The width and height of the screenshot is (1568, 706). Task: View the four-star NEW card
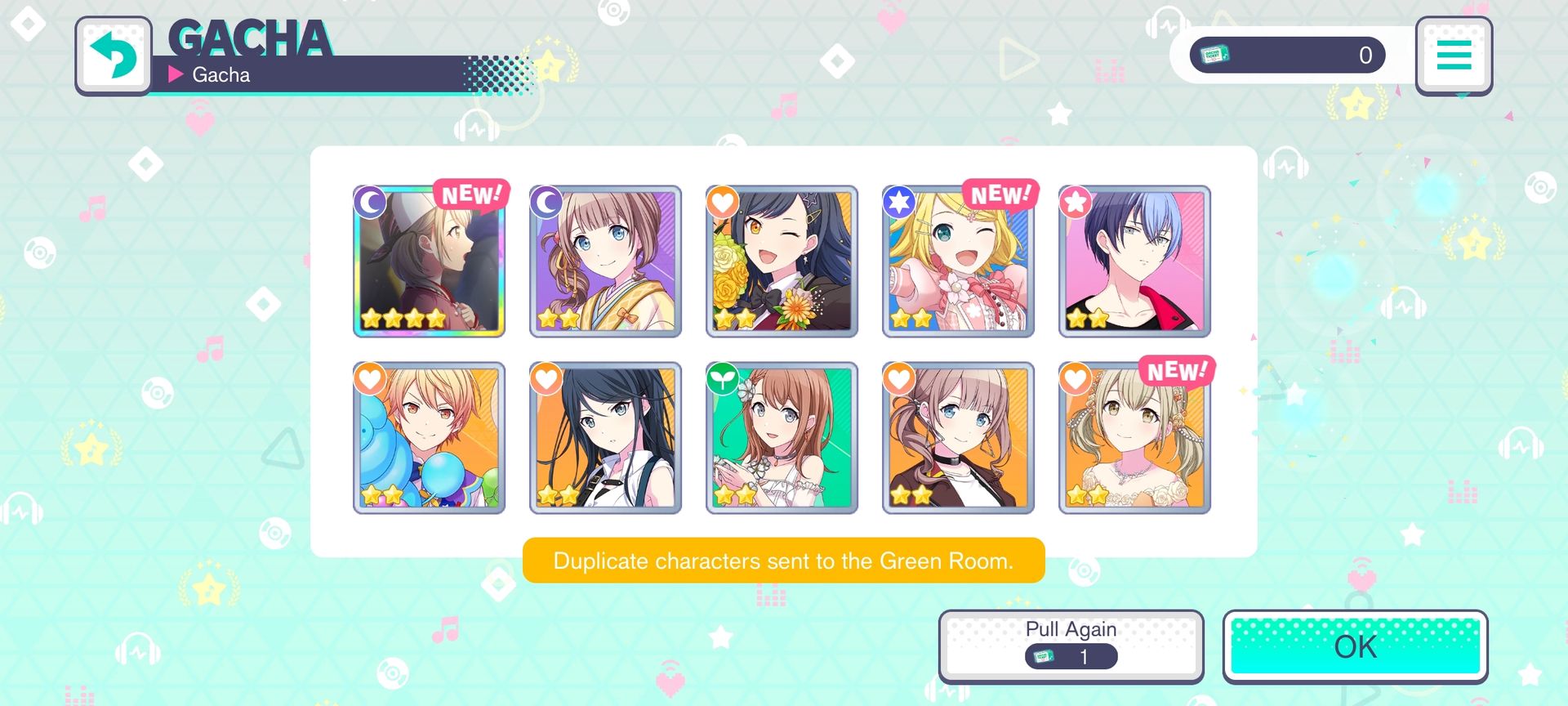[429, 261]
